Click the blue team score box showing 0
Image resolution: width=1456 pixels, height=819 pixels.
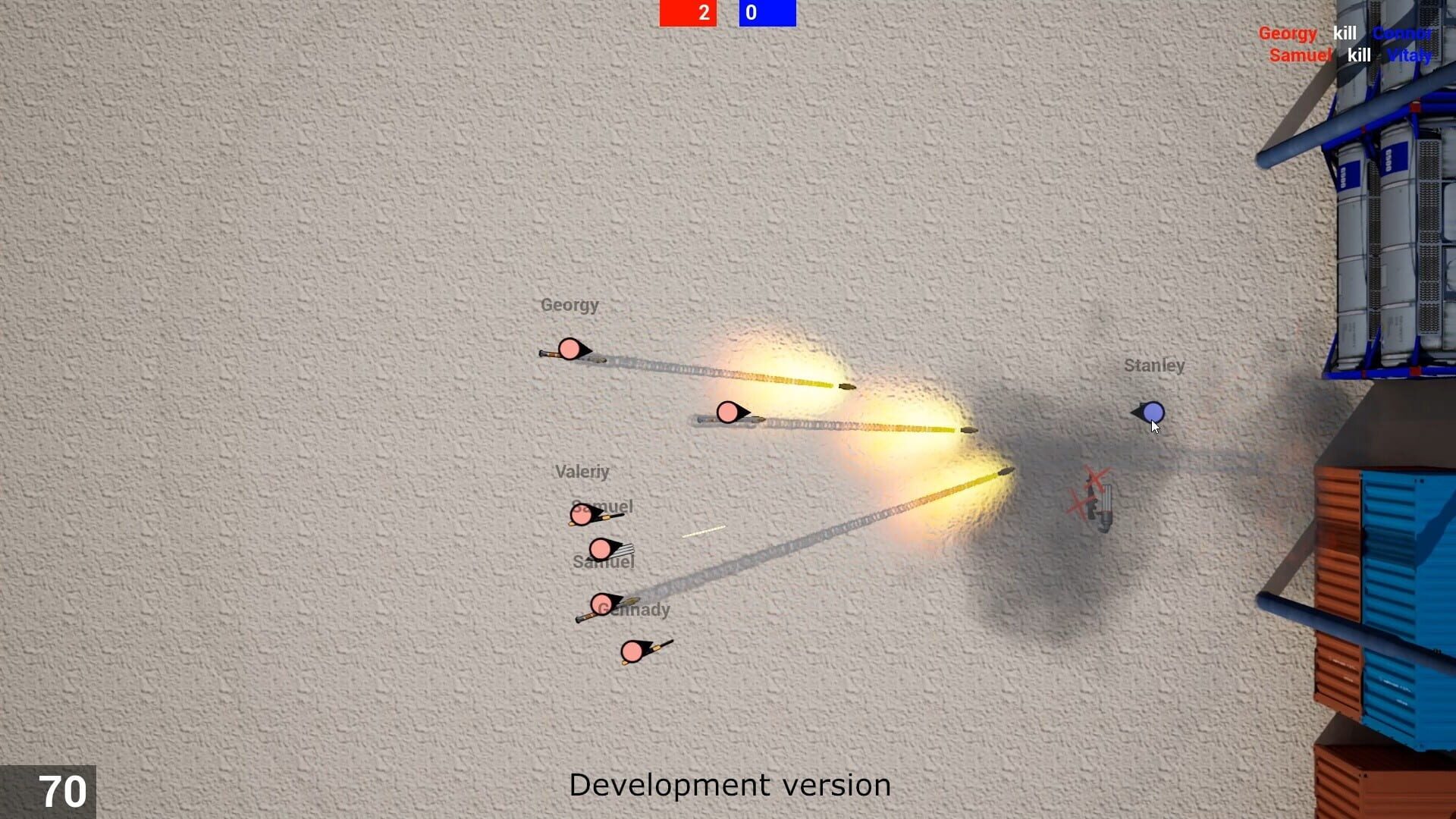766,13
